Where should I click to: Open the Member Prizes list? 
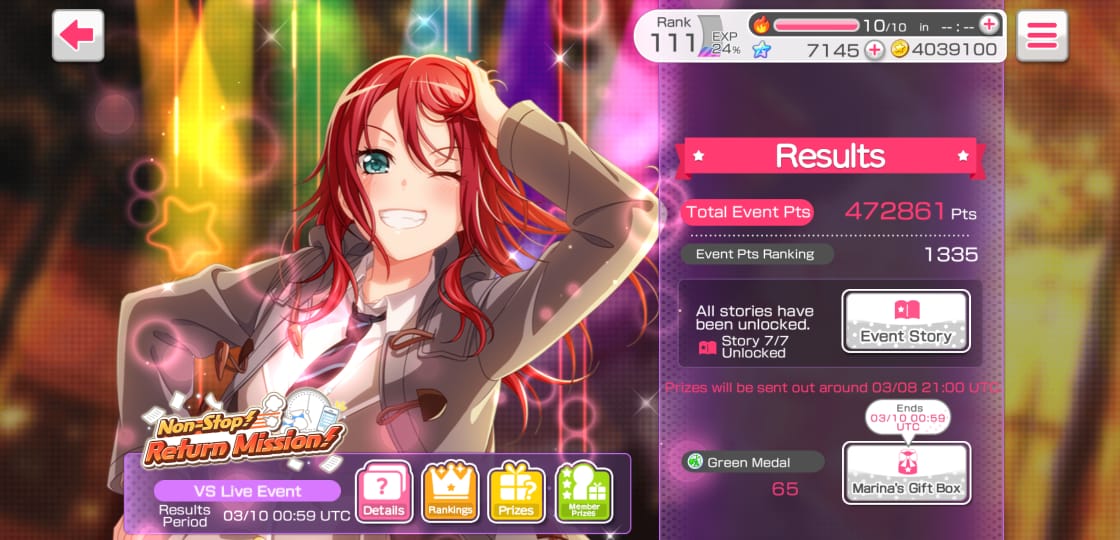click(583, 493)
